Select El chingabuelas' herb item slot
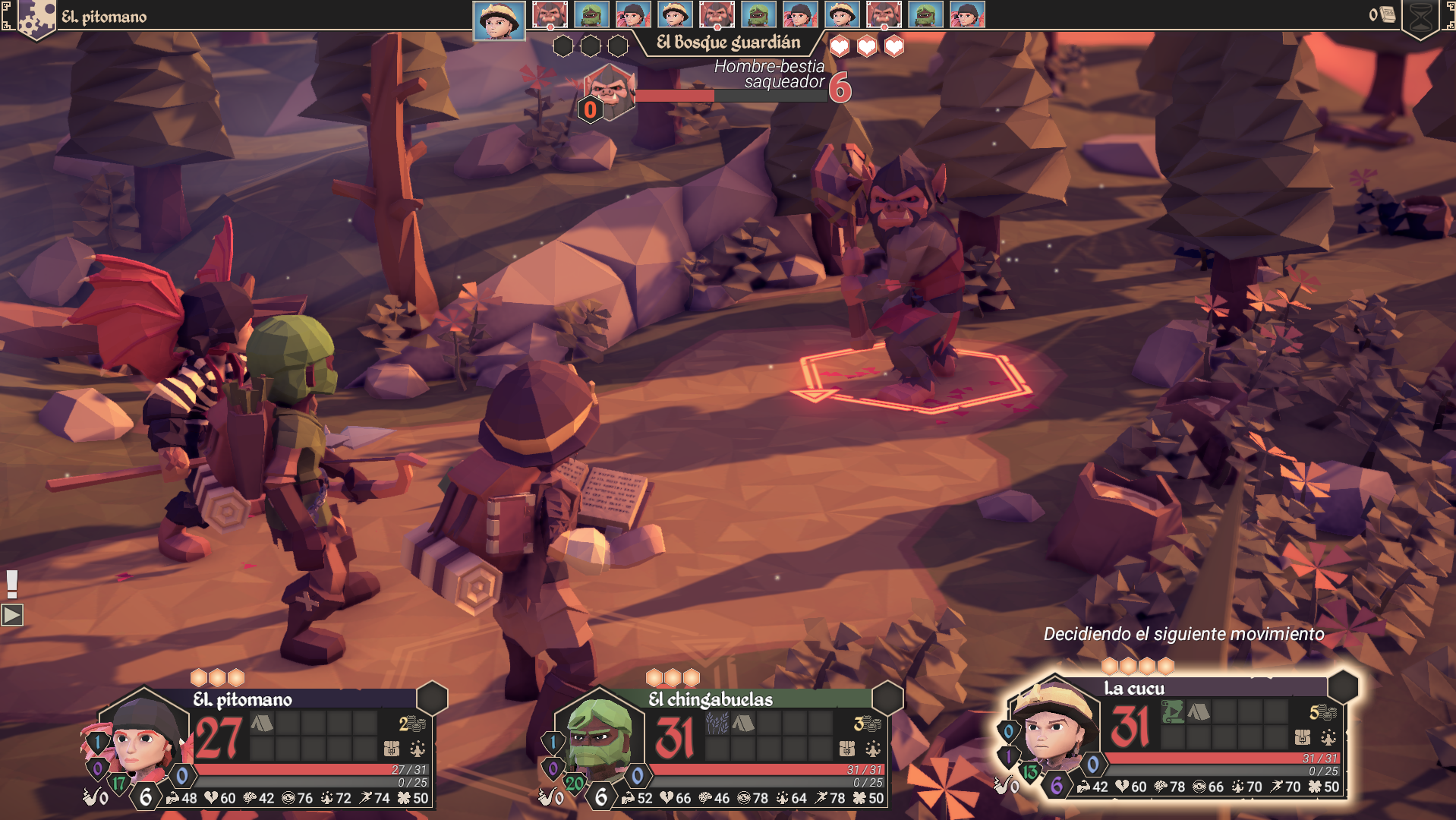The image size is (1456, 820). (717, 723)
